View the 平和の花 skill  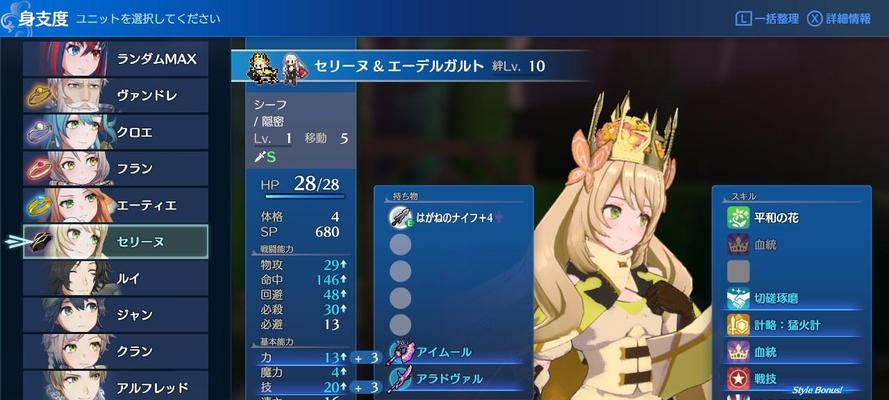coord(790,217)
